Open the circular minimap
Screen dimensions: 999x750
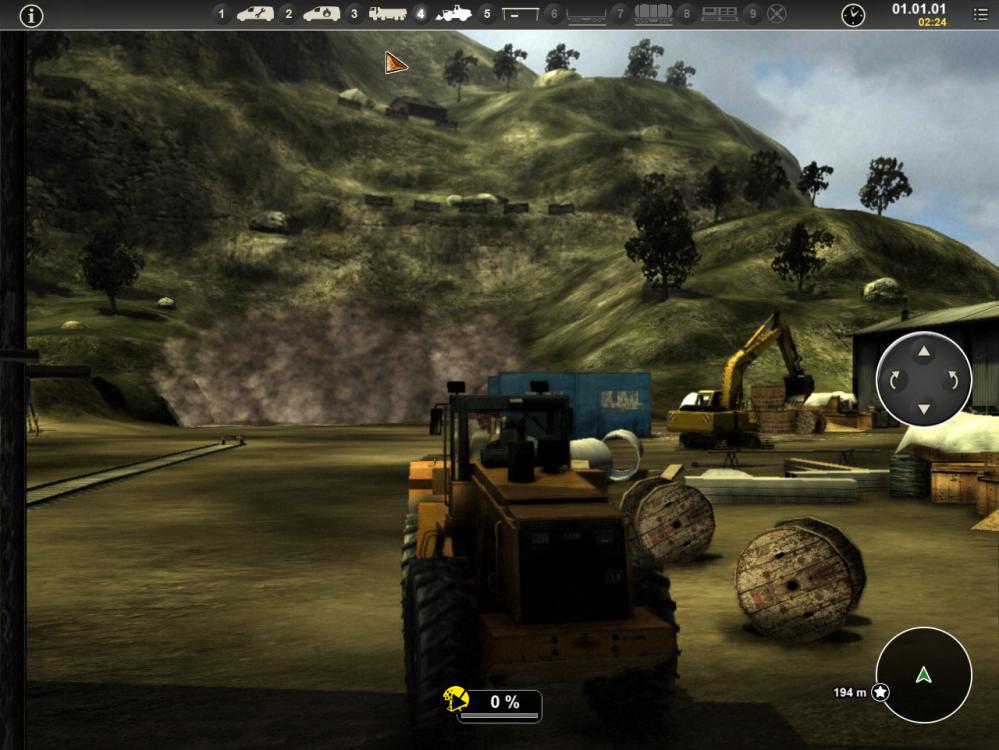coord(924,675)
